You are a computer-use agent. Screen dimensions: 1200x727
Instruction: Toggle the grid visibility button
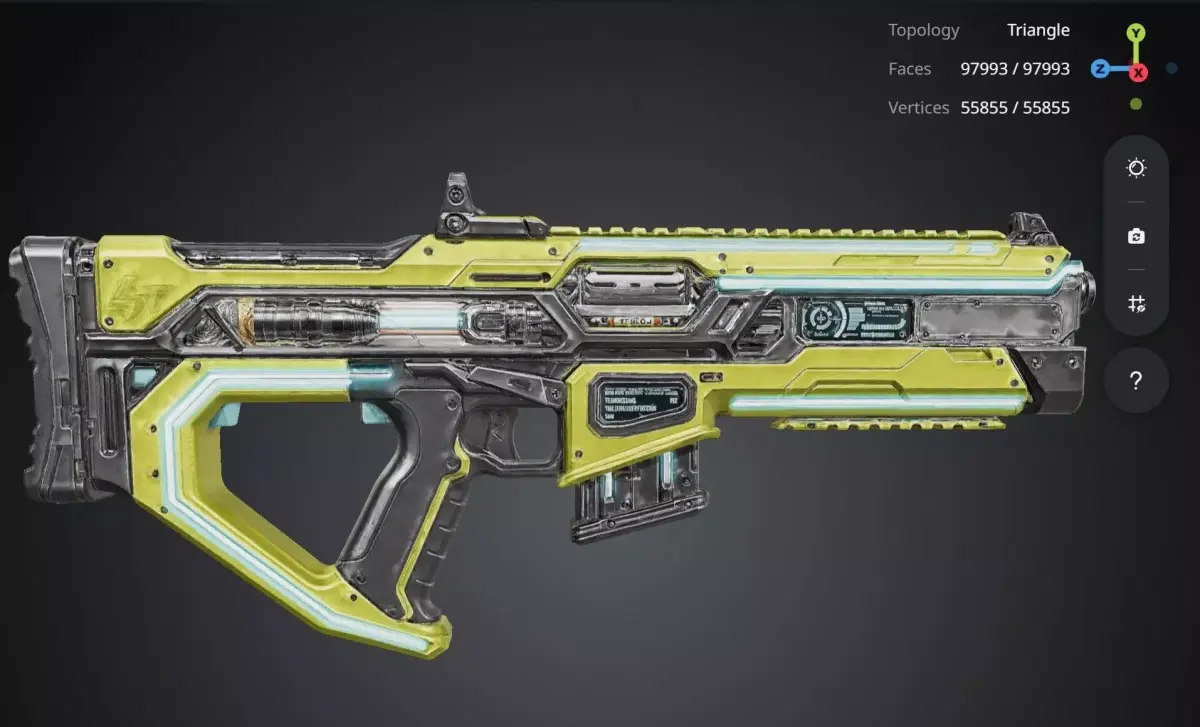(1136, 303)
